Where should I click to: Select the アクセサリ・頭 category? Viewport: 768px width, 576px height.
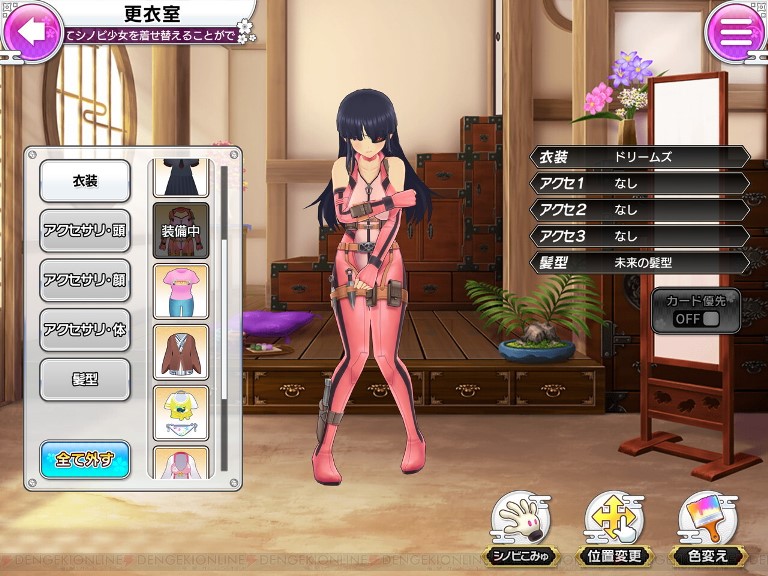click(85, 230)
